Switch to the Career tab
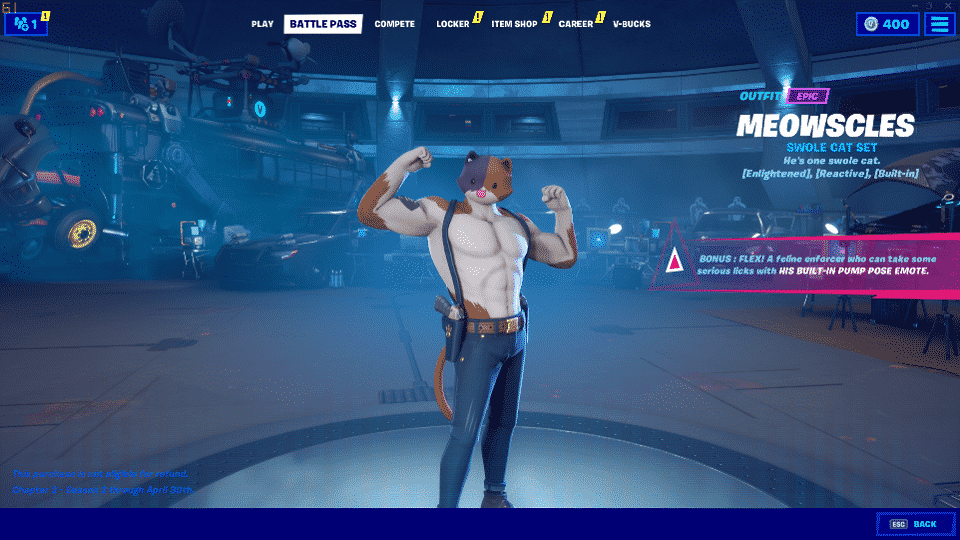The width and height of the screenshot is (960, 540). [576, 24]
